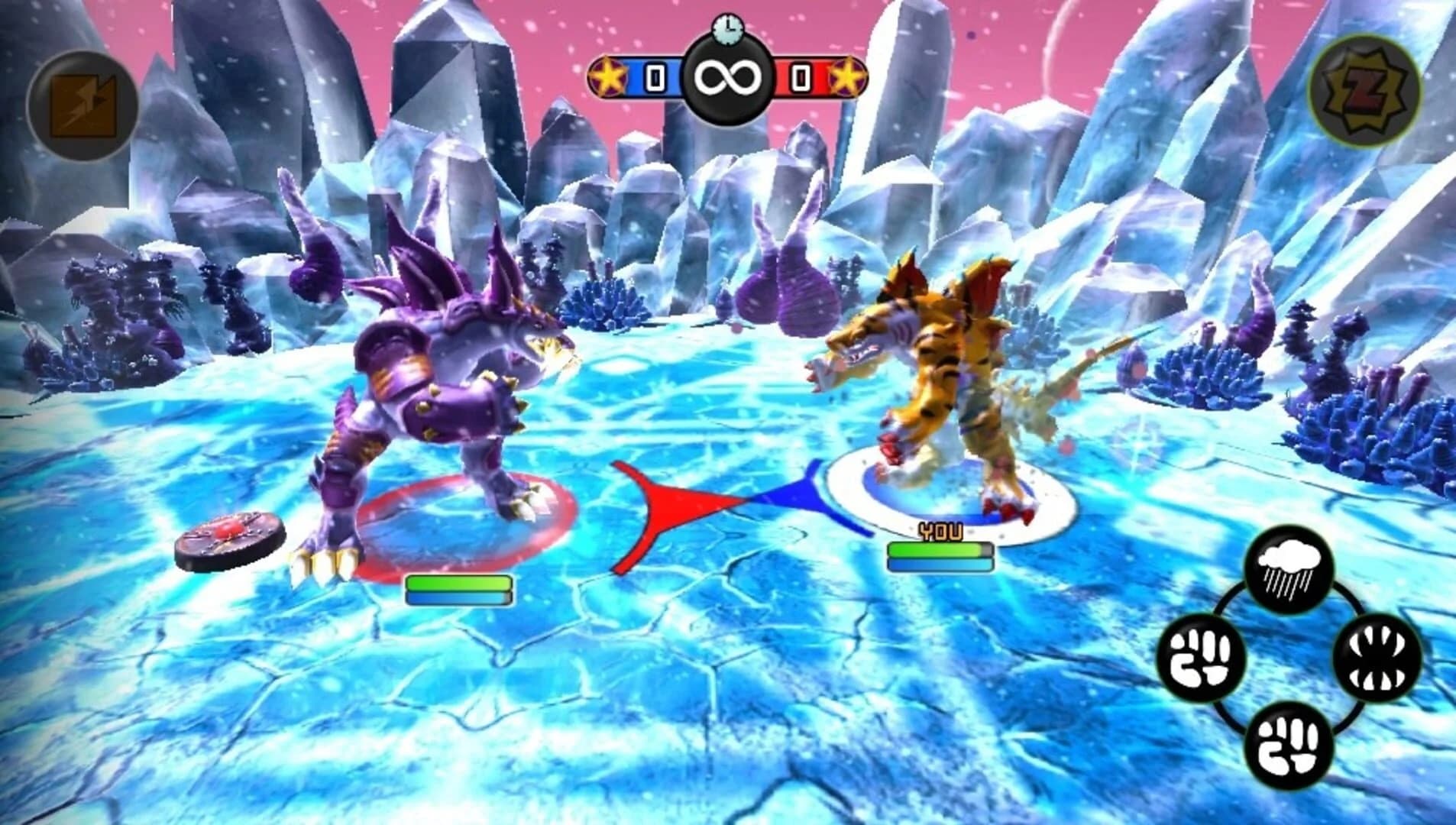This screenshot has height=825, width=1456.
Task: Tap the red team score showing 0
Action: [799, 74]
